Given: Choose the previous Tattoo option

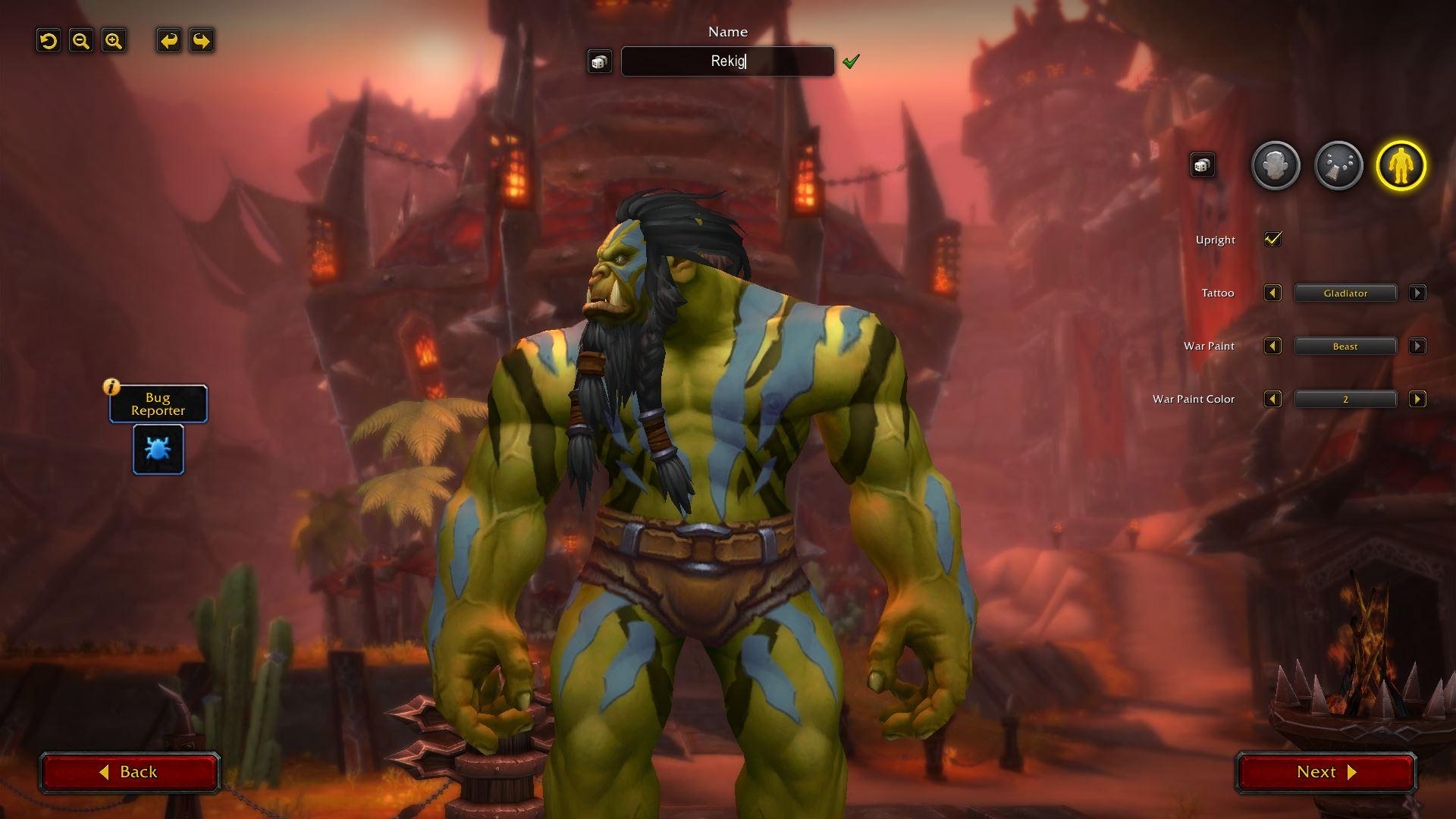Looking at the screenshot, I should pyautogui.click(x=1272, y=293).
